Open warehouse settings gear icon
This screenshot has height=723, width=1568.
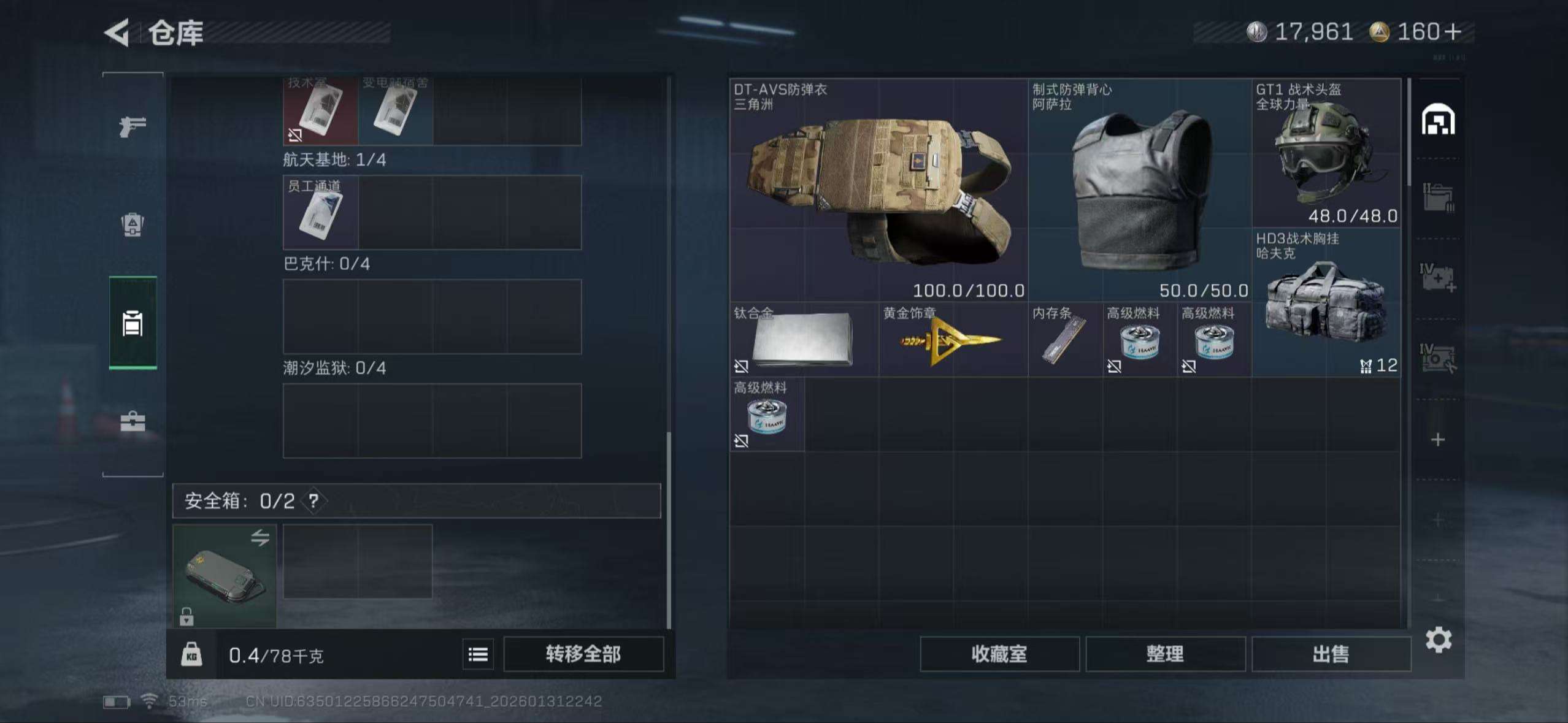click(x=1438, y=640)
